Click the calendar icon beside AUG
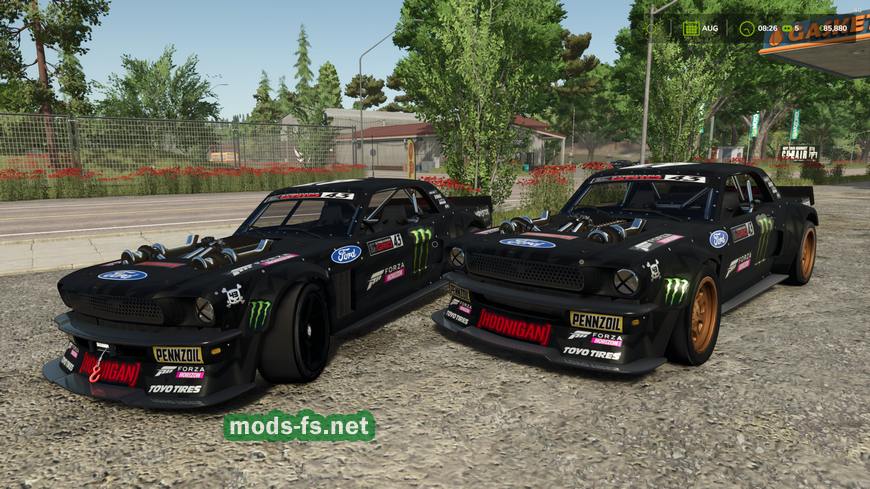This screenshot has height=489, width=870. [x=692, y=28]
